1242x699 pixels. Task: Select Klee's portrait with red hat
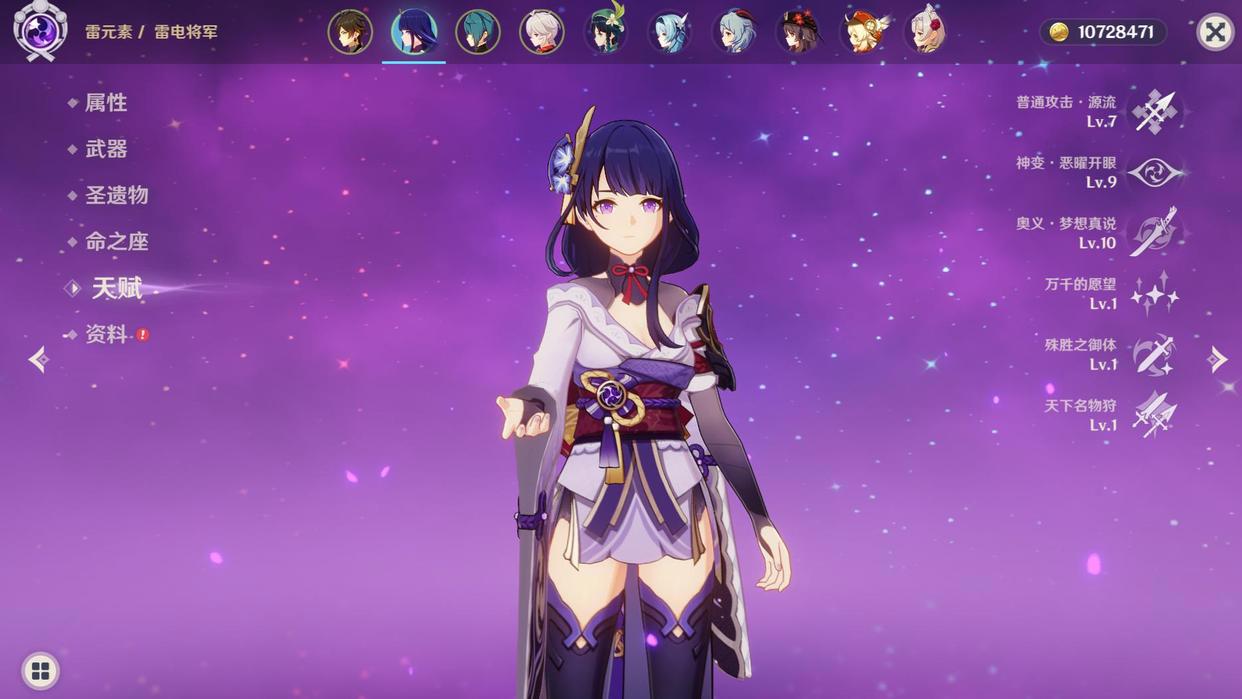pos(862,32)
